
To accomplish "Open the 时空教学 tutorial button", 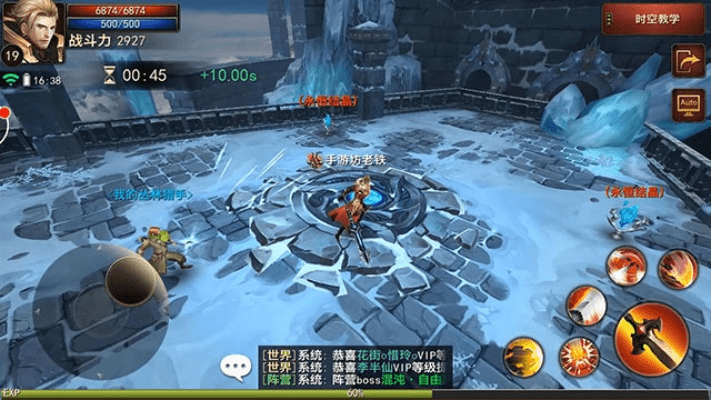I will [655, 19].
